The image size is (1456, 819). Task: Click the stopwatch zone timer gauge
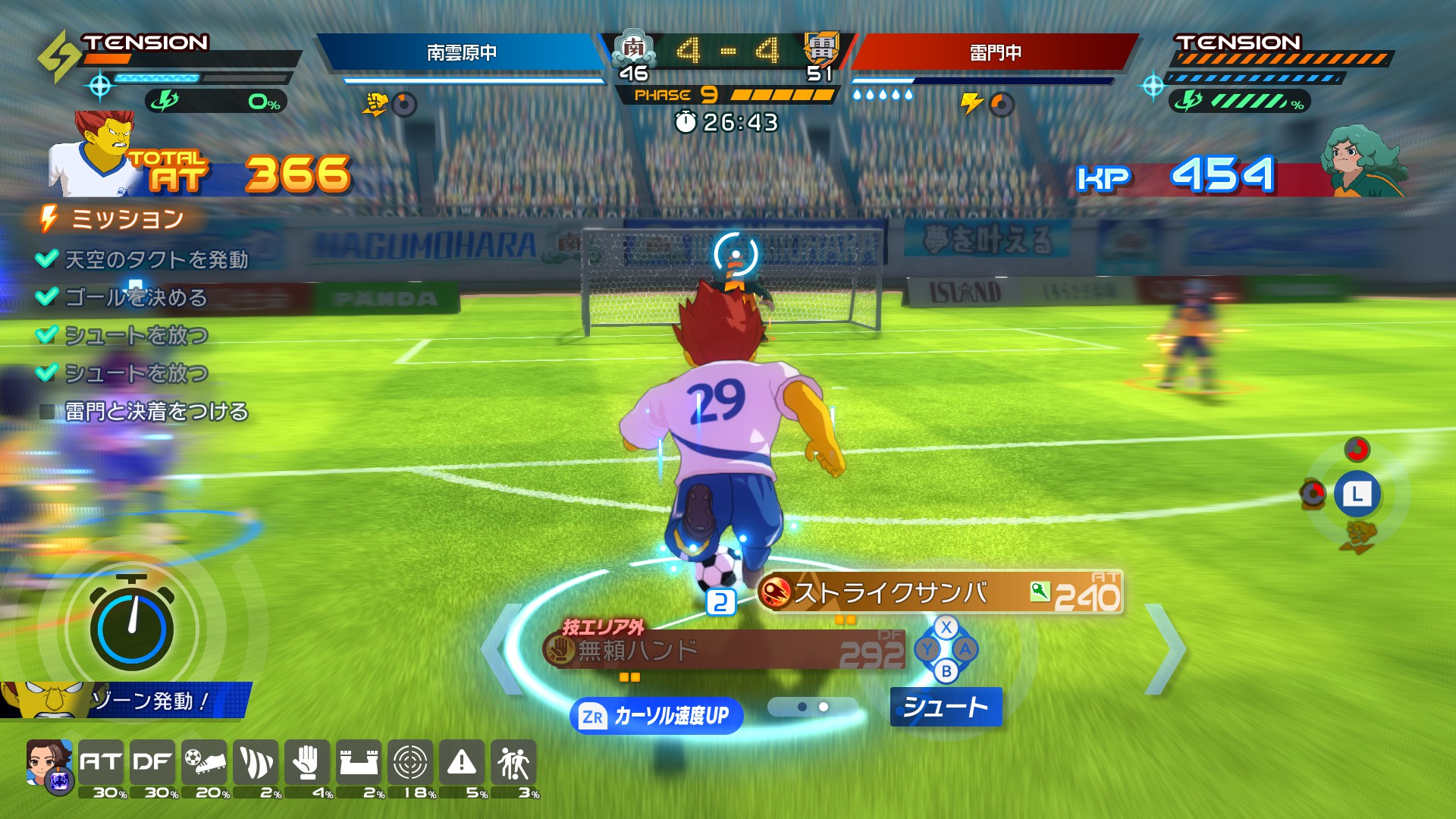(131, 626)
